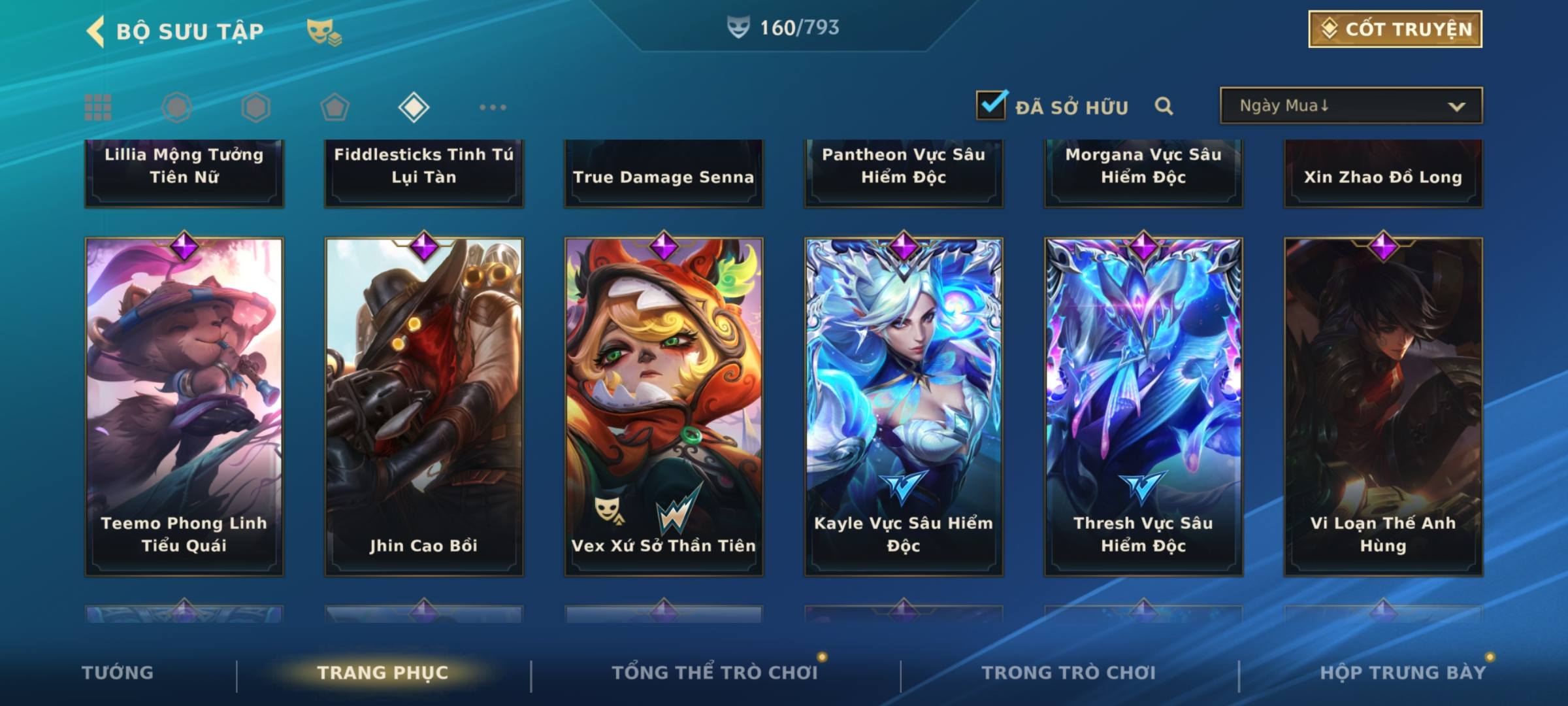
Task: Toggle the Đã Sở Hữu checkbox
Action: pyautogui.click(x=991, y=106)
